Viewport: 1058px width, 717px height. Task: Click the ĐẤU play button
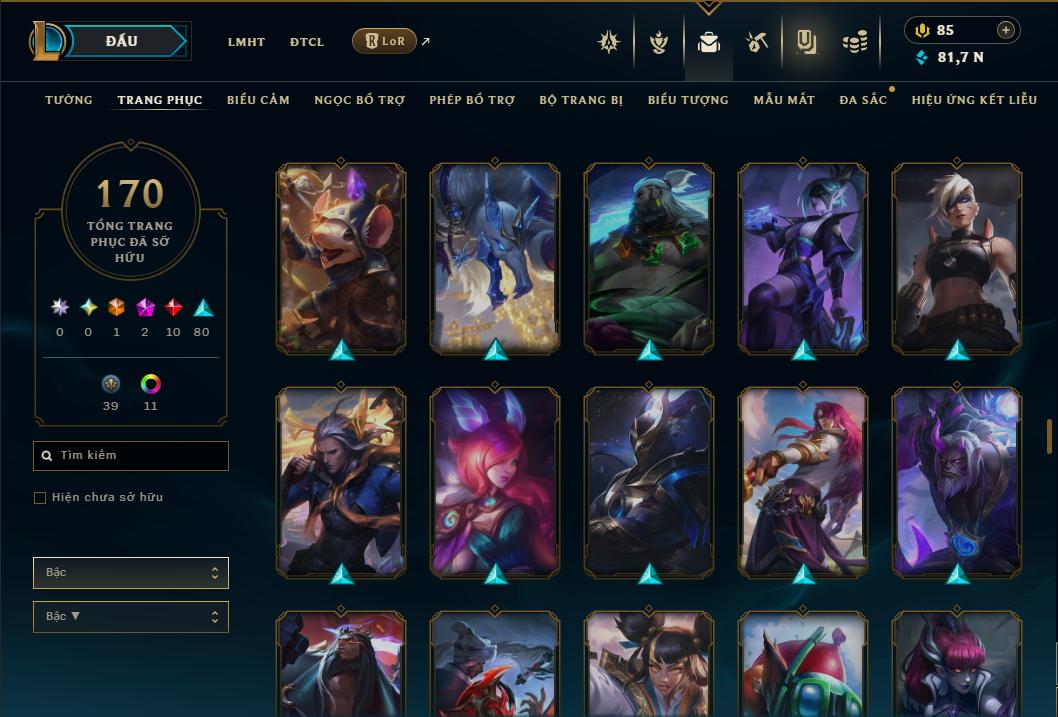tap(121, 41)
